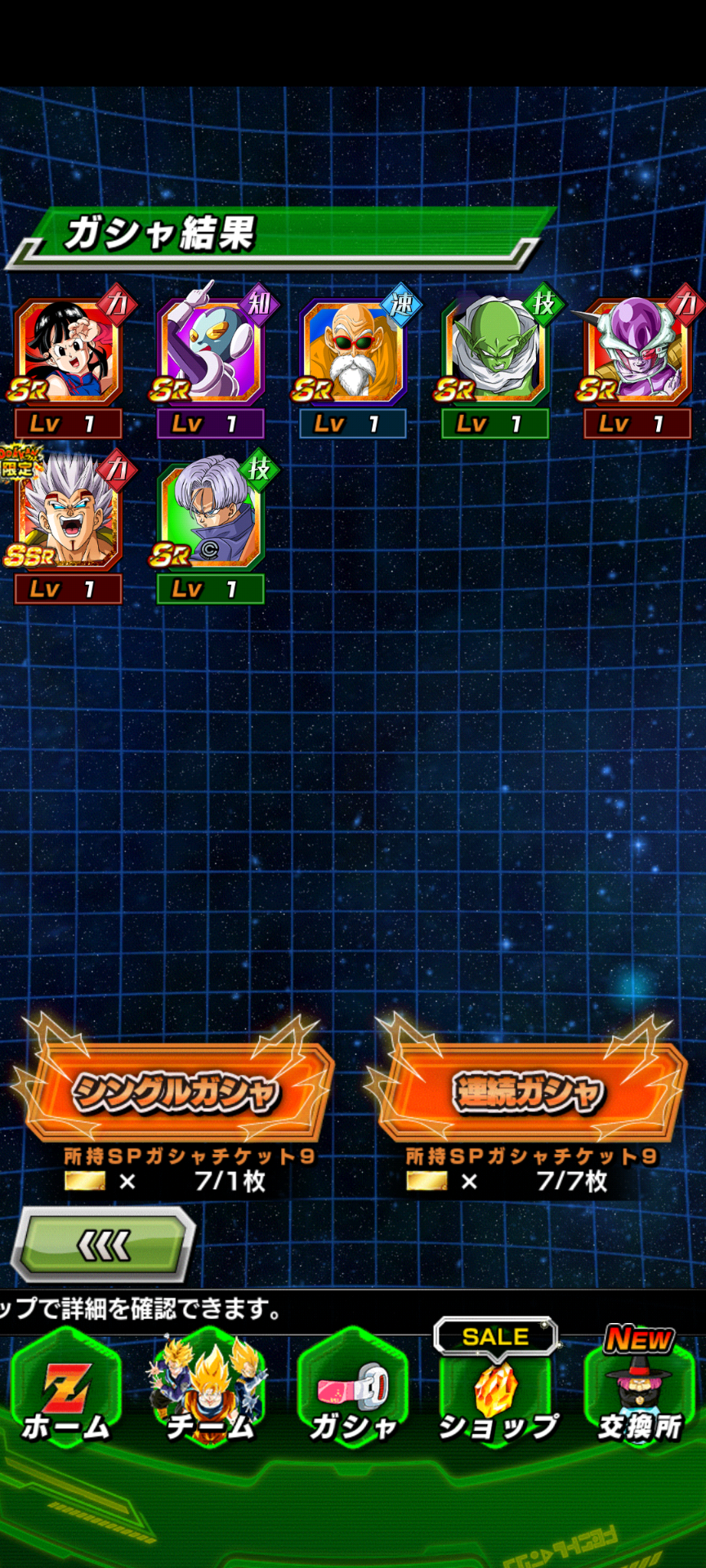Tap the Master Roshi SR card

353,353
